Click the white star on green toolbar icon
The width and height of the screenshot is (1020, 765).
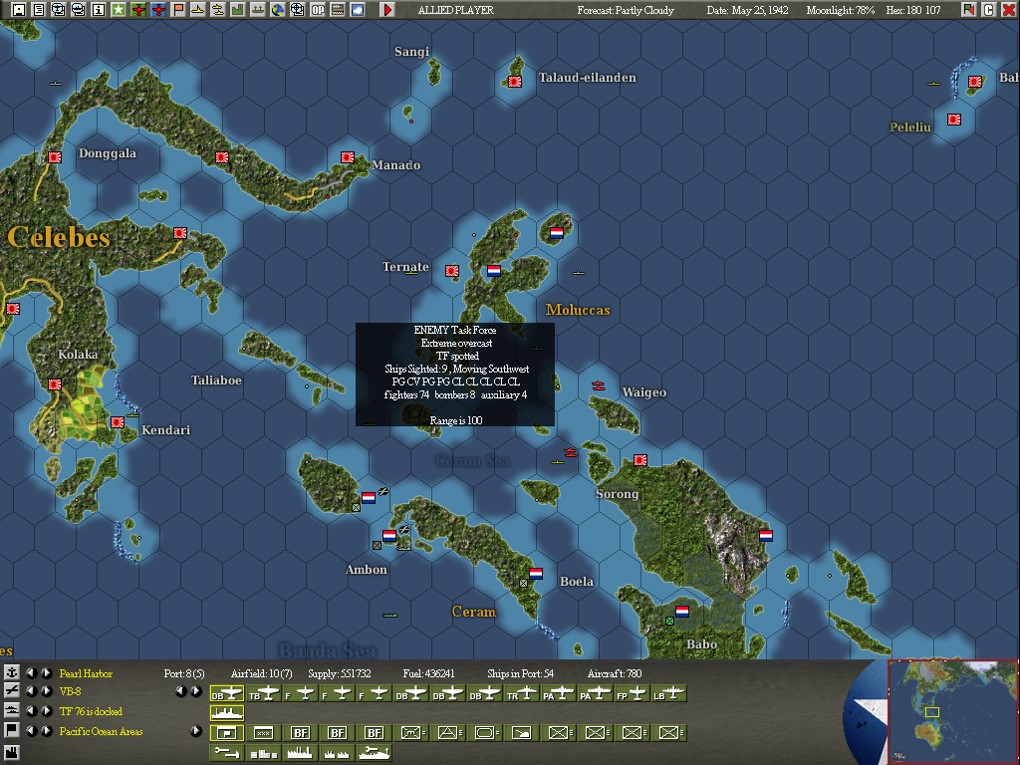click(118, 10)
